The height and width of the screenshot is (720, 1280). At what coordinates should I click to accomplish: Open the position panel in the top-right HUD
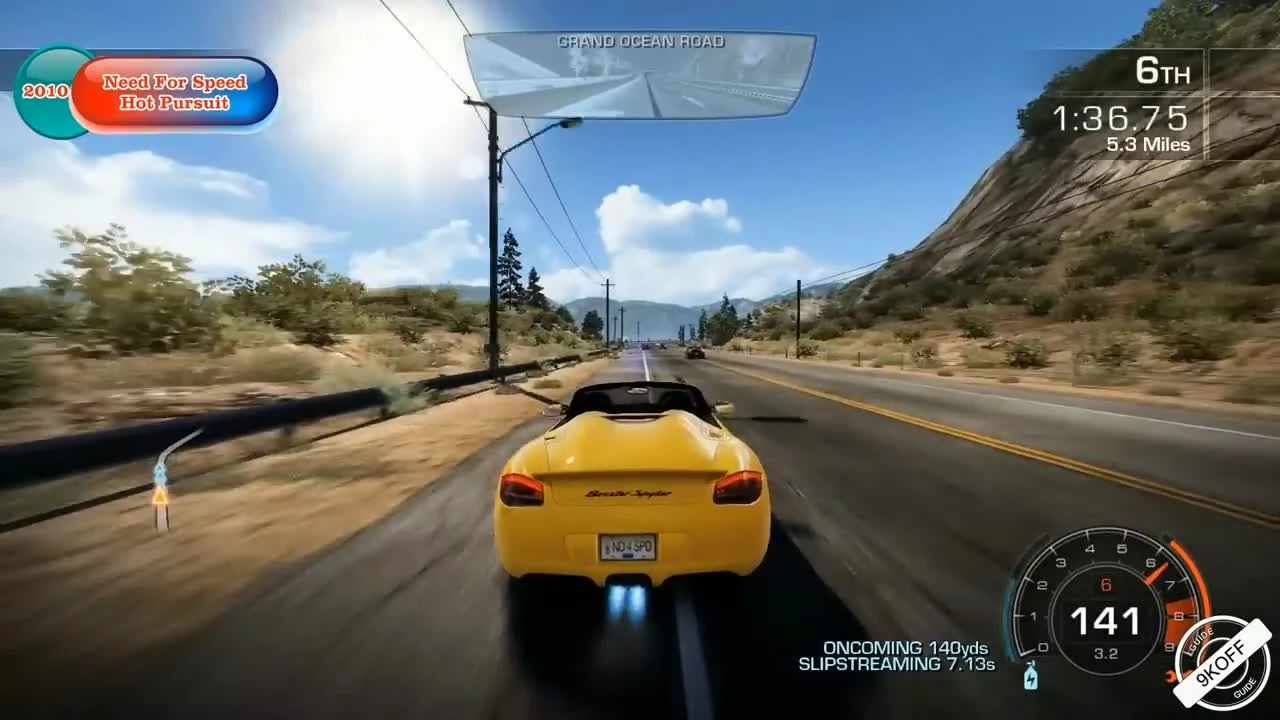click(x=1162, y=72)
